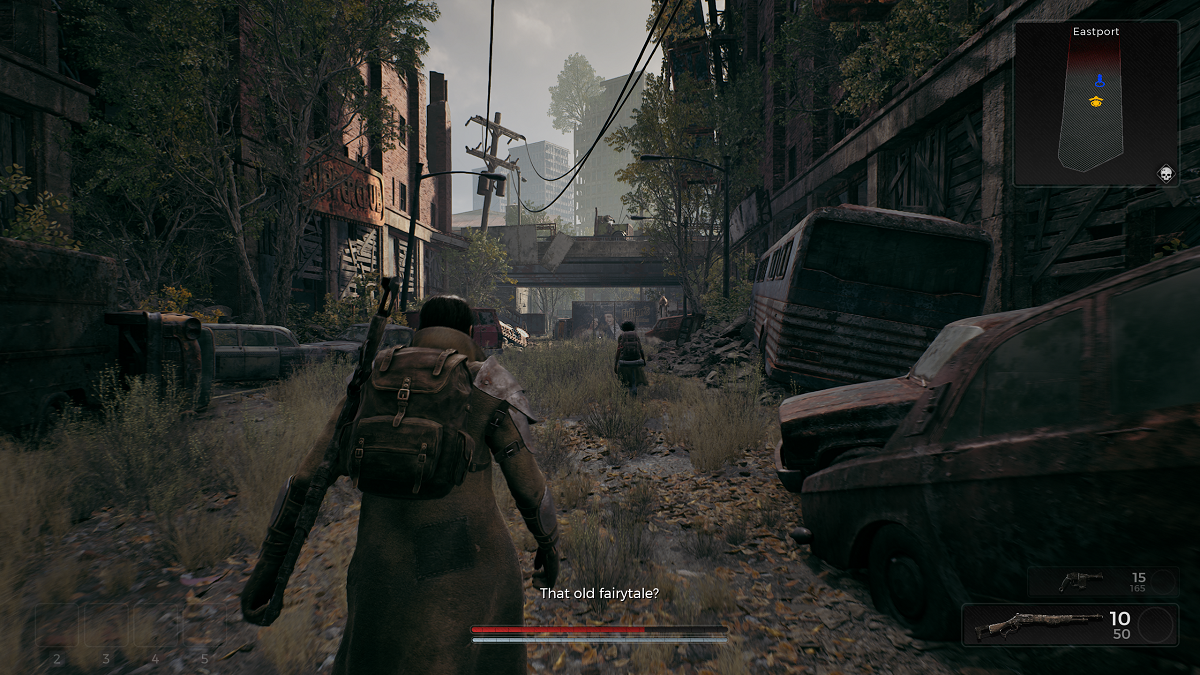The image size is (1200, 675).
Task: Switch to the revolver weapon slot
Action: pos(1102,582)
